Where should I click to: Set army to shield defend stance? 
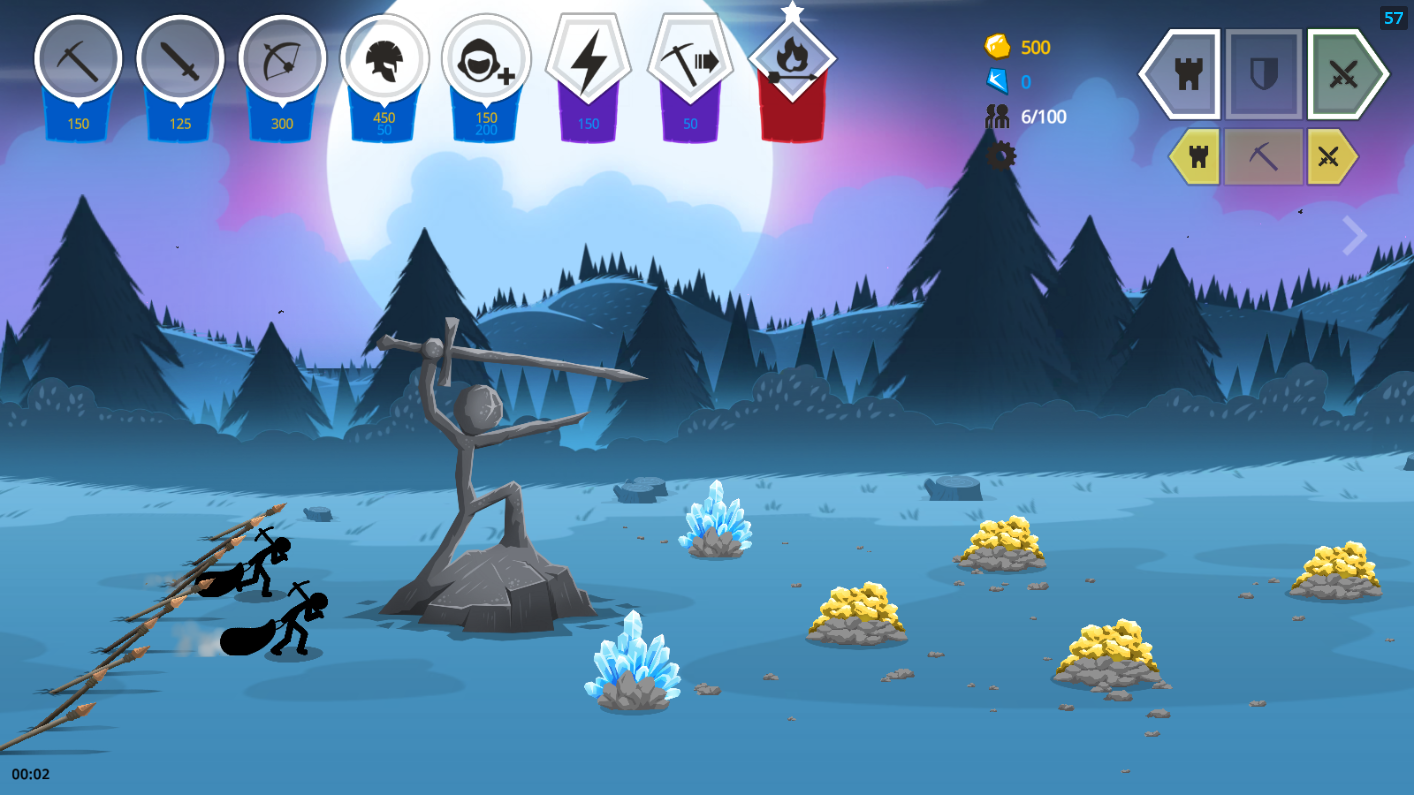(1264, 74)
